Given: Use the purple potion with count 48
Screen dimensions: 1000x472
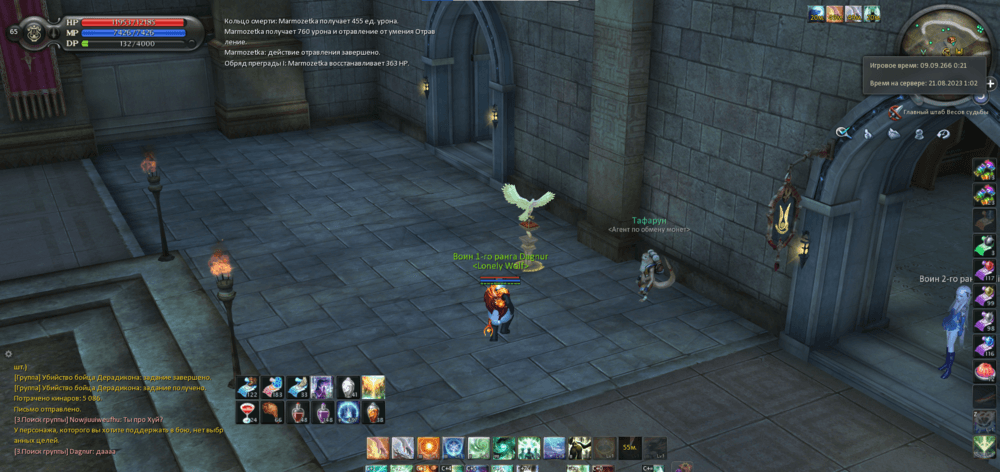Looking at the screenshot, I should (323, 412).
